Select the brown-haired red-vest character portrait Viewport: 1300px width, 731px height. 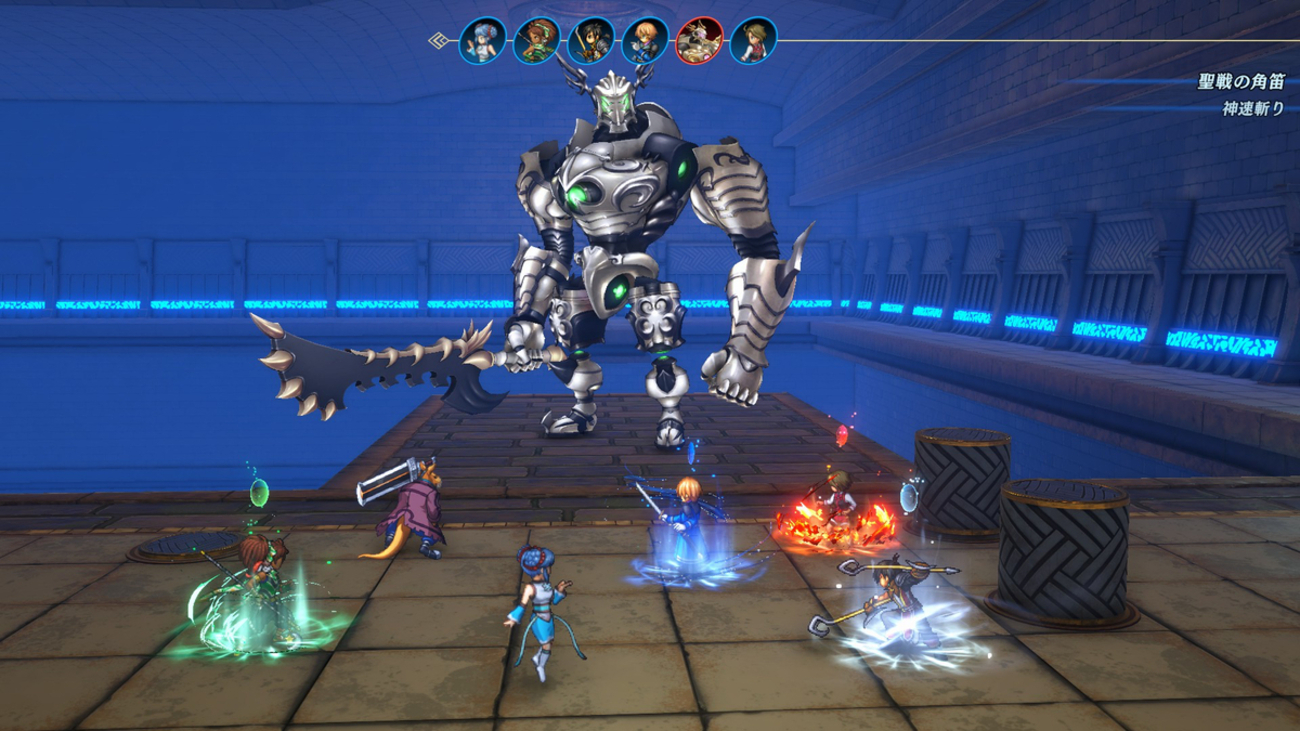click(753, 42)
